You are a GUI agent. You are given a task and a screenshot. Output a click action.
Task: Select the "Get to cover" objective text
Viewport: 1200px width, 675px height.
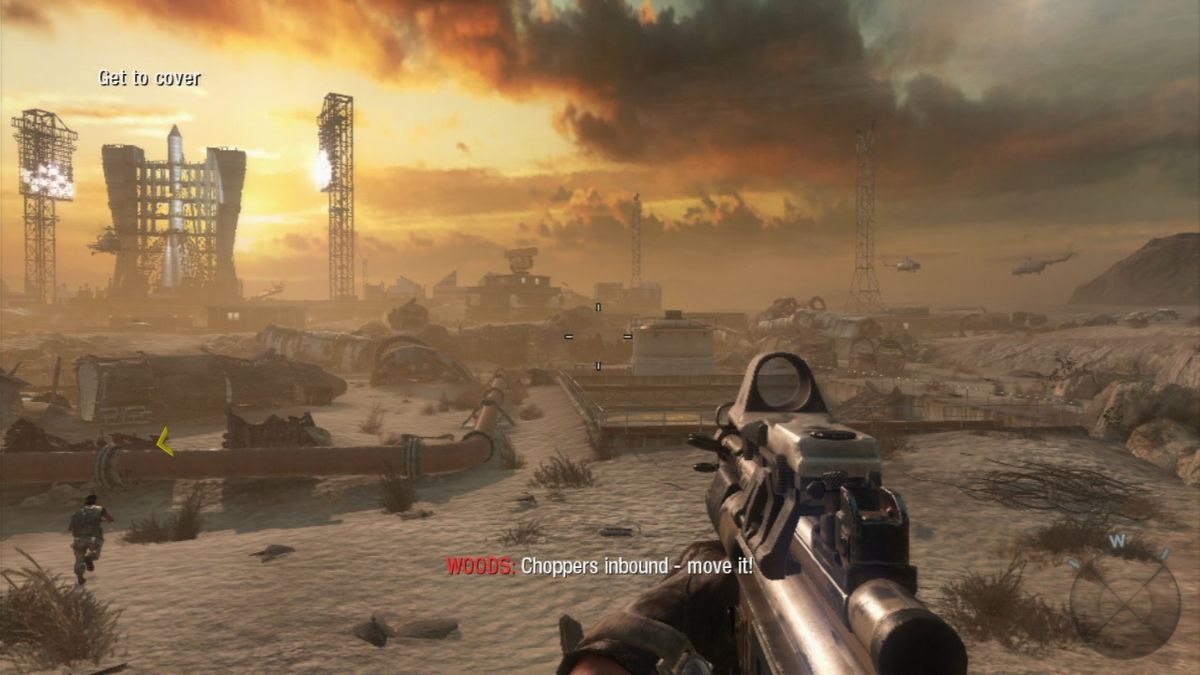coord(149,78)
